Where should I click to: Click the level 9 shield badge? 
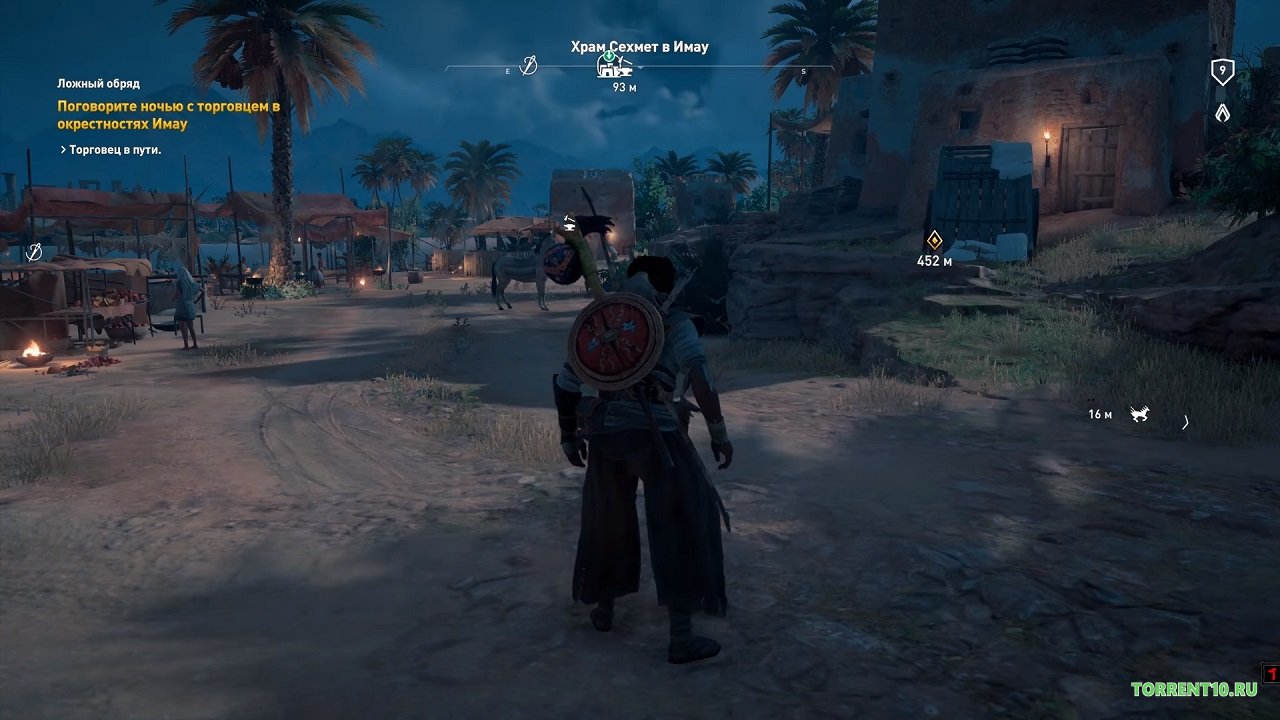point(1221,72)
